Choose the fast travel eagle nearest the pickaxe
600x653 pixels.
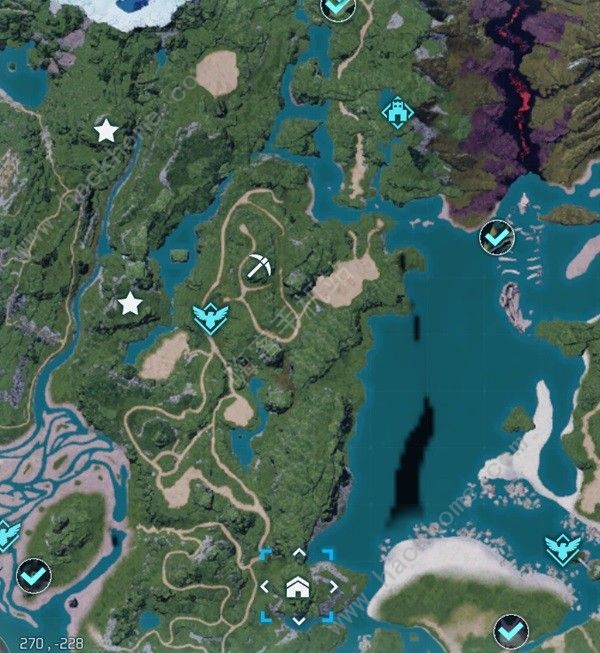pos(209,318)
